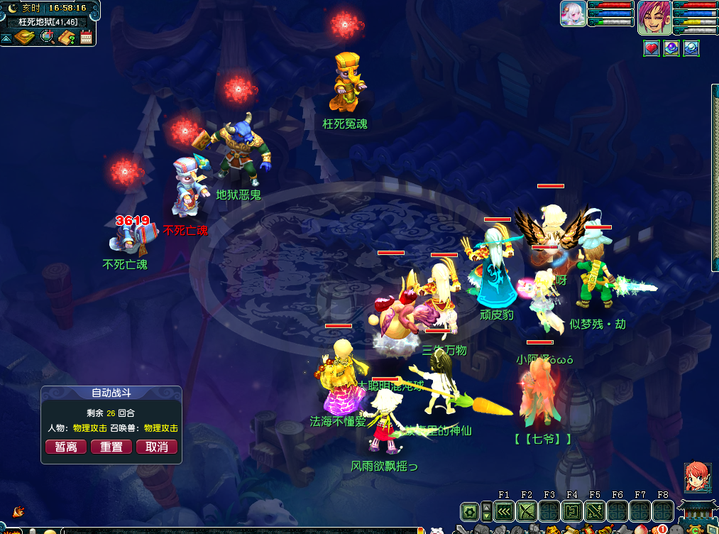Activate the F1 triple-arrow skill slot

coord(503,512)
